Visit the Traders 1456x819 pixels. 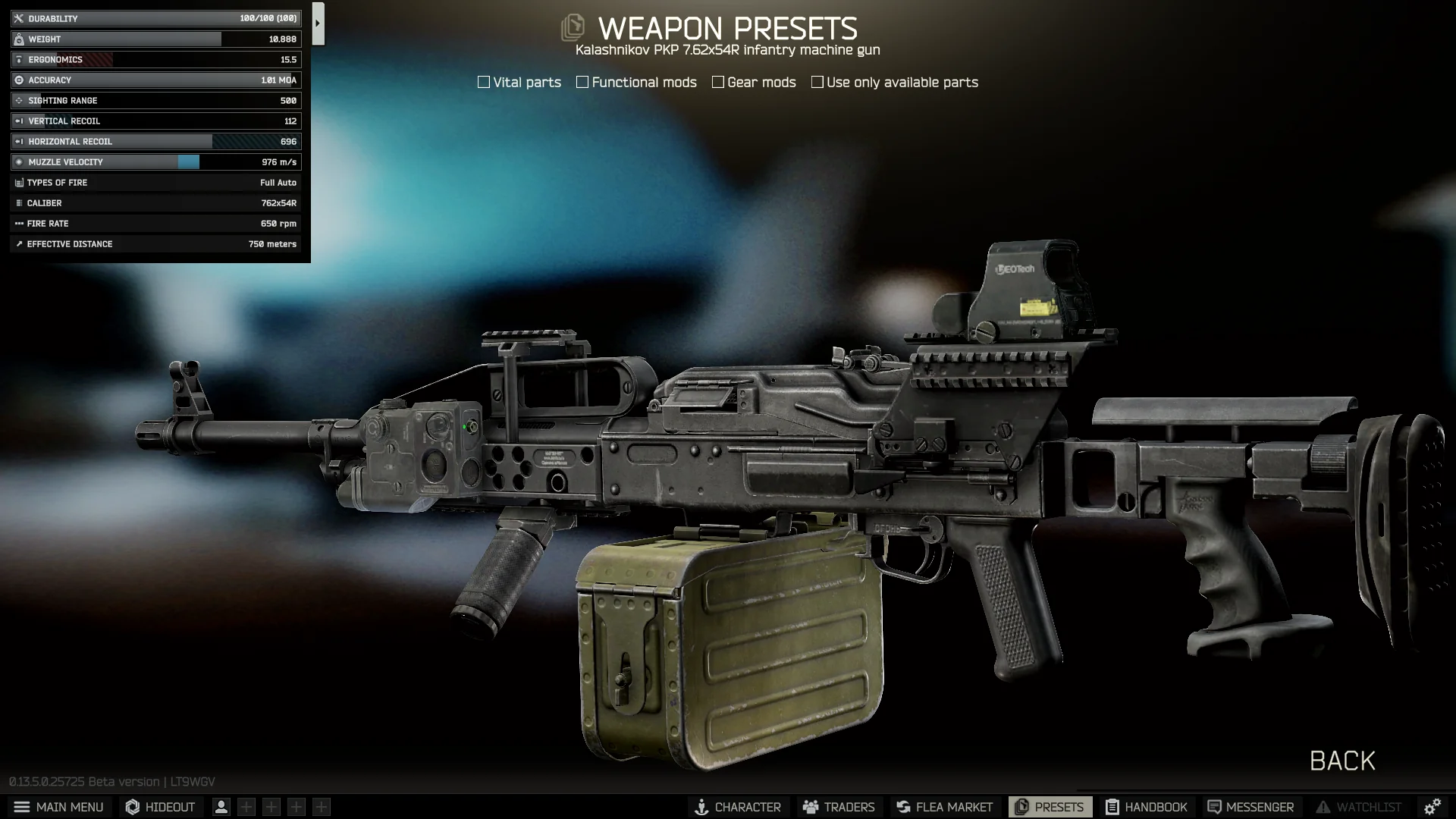pos(839,807)
